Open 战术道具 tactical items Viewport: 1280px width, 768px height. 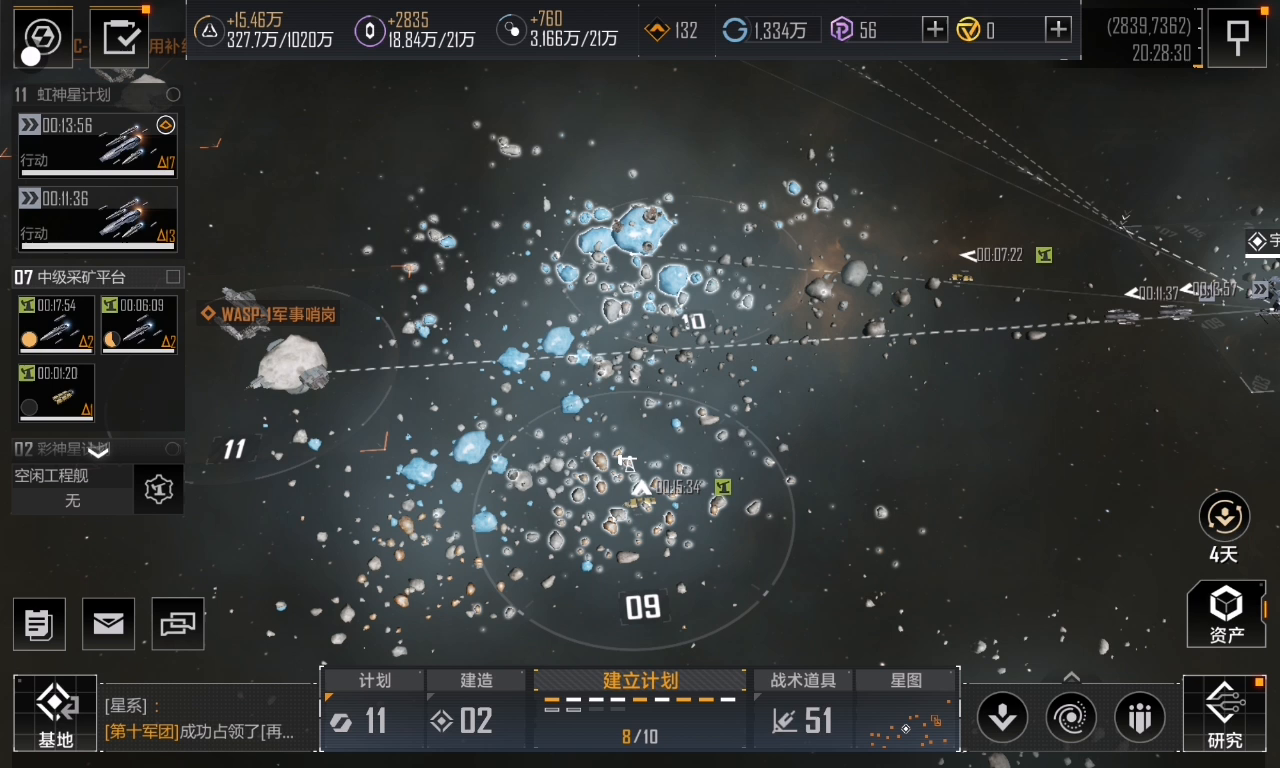point(804,710)
